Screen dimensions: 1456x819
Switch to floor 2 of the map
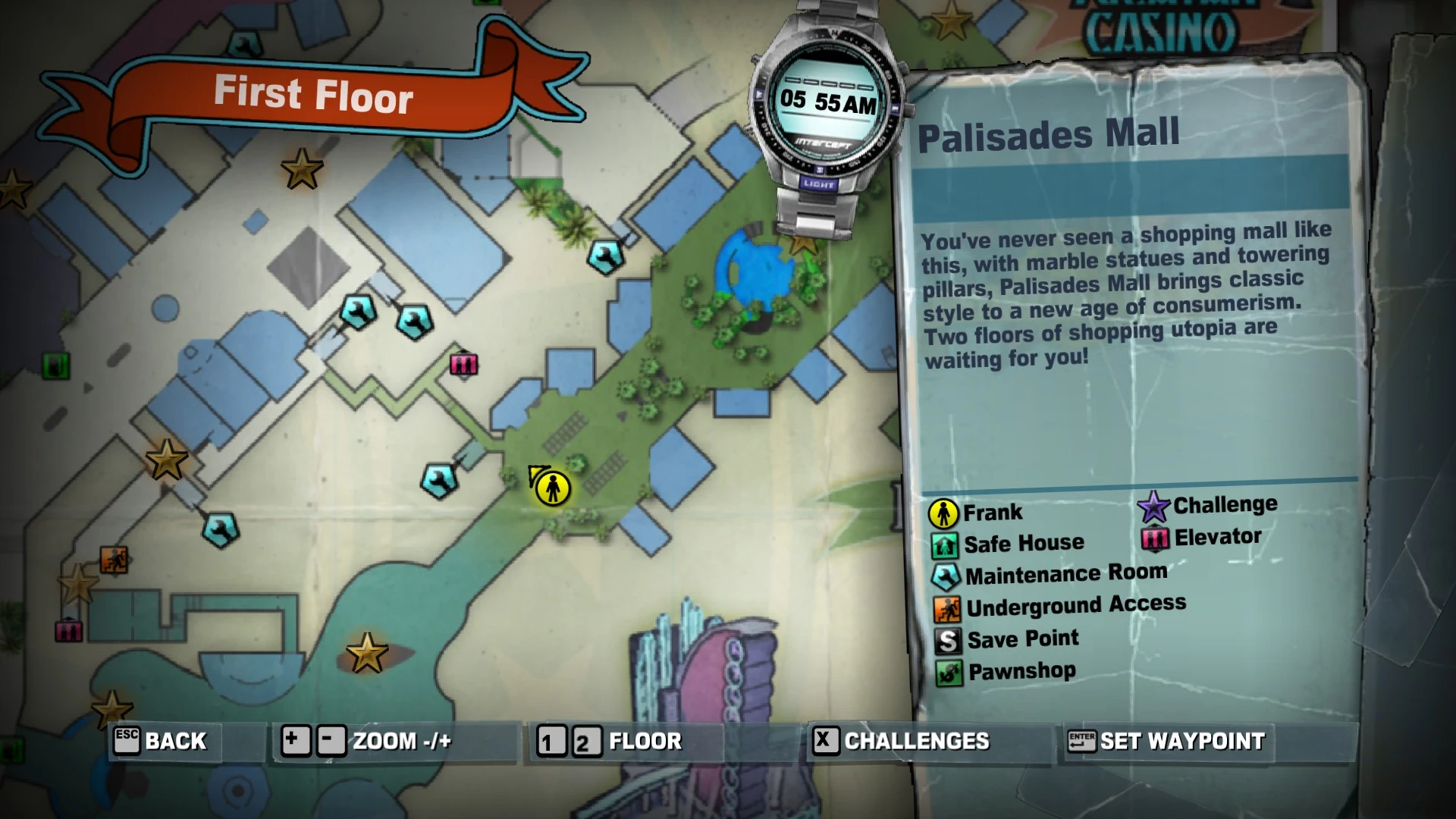point(582,742)
